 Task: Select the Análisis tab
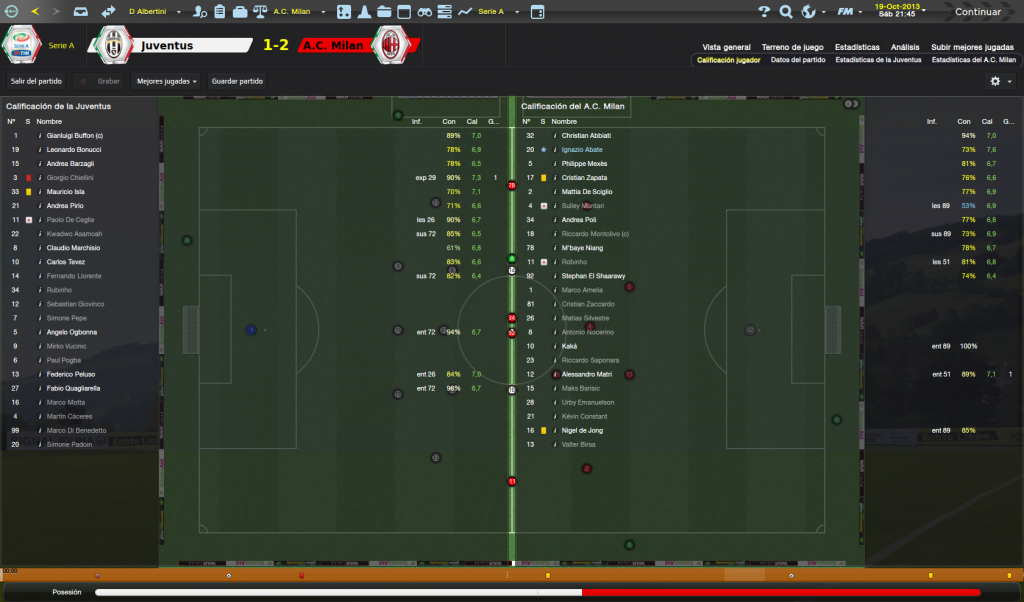click(x=905, y=47)
